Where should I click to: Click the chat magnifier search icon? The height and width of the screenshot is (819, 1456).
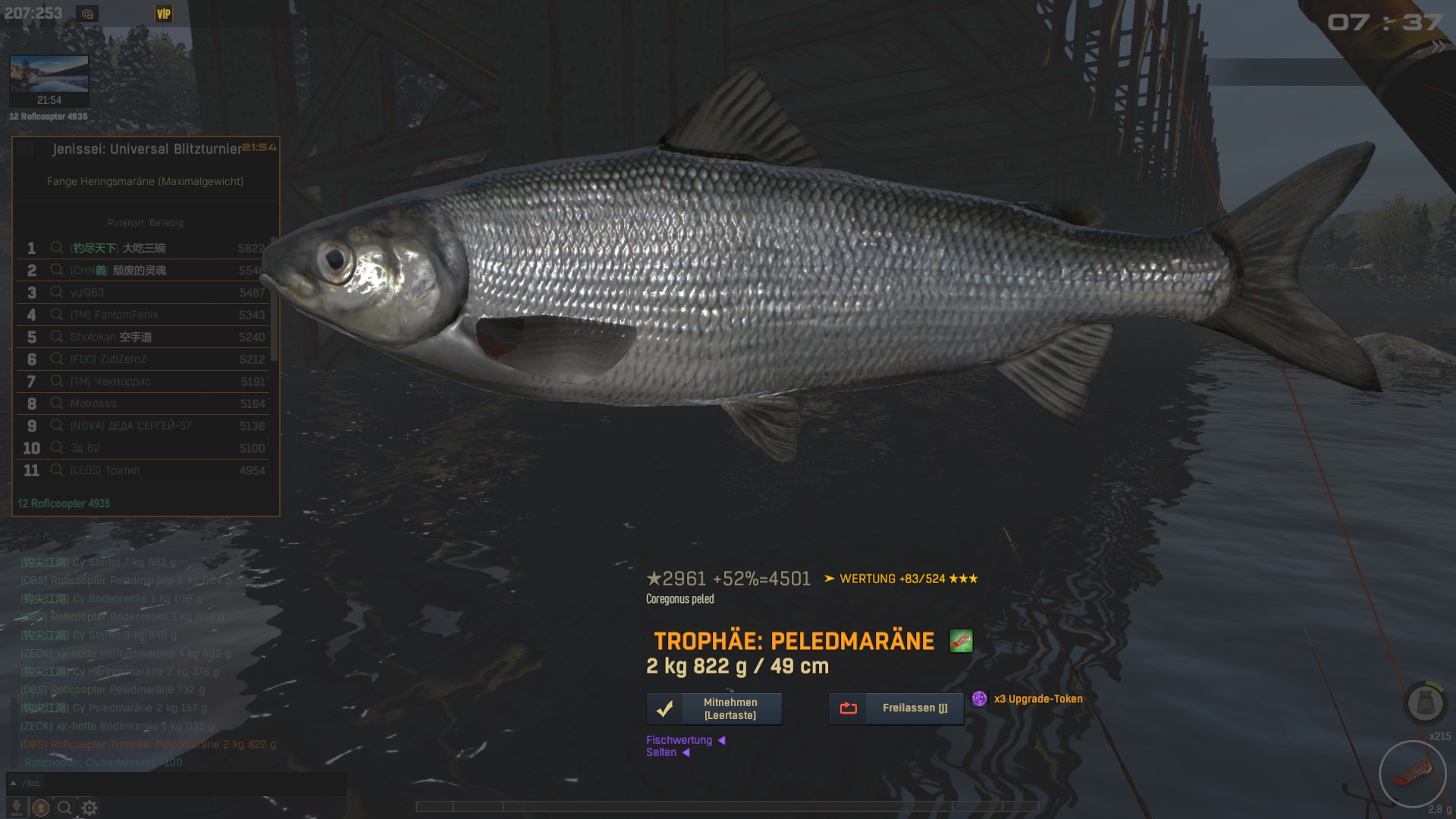pos(65,808)
